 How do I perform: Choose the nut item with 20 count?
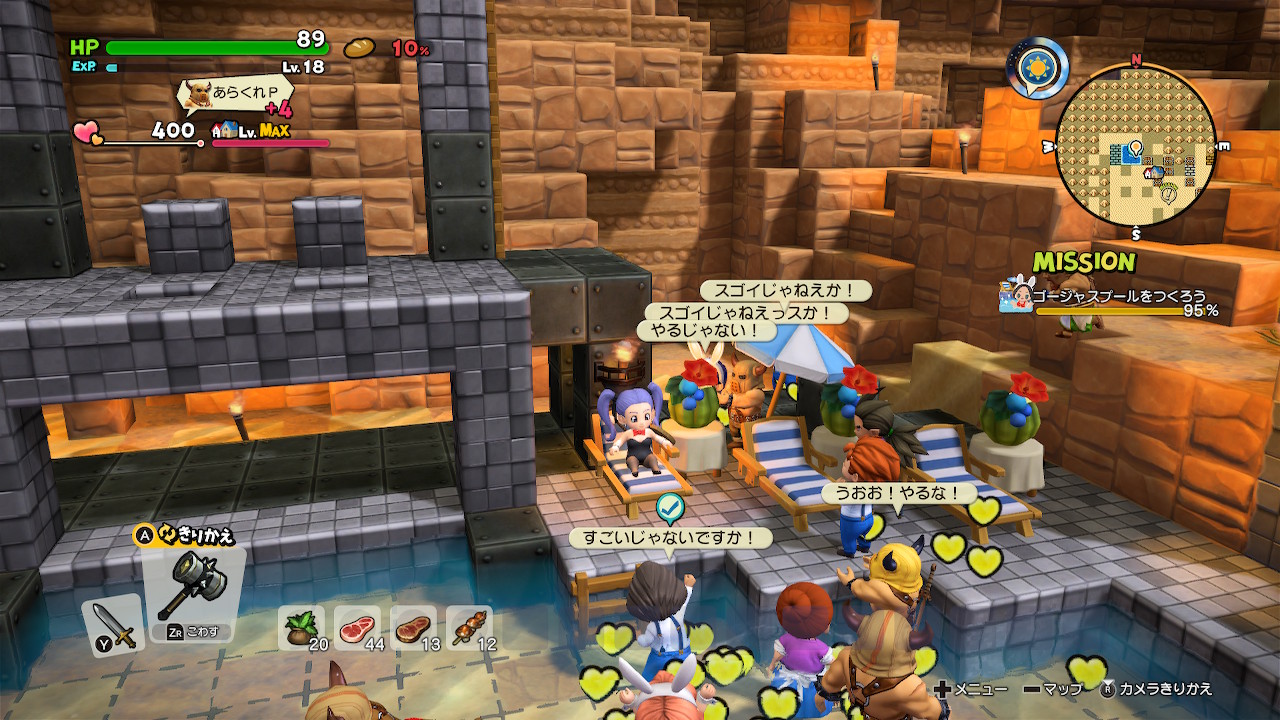[x=301, y=628]
